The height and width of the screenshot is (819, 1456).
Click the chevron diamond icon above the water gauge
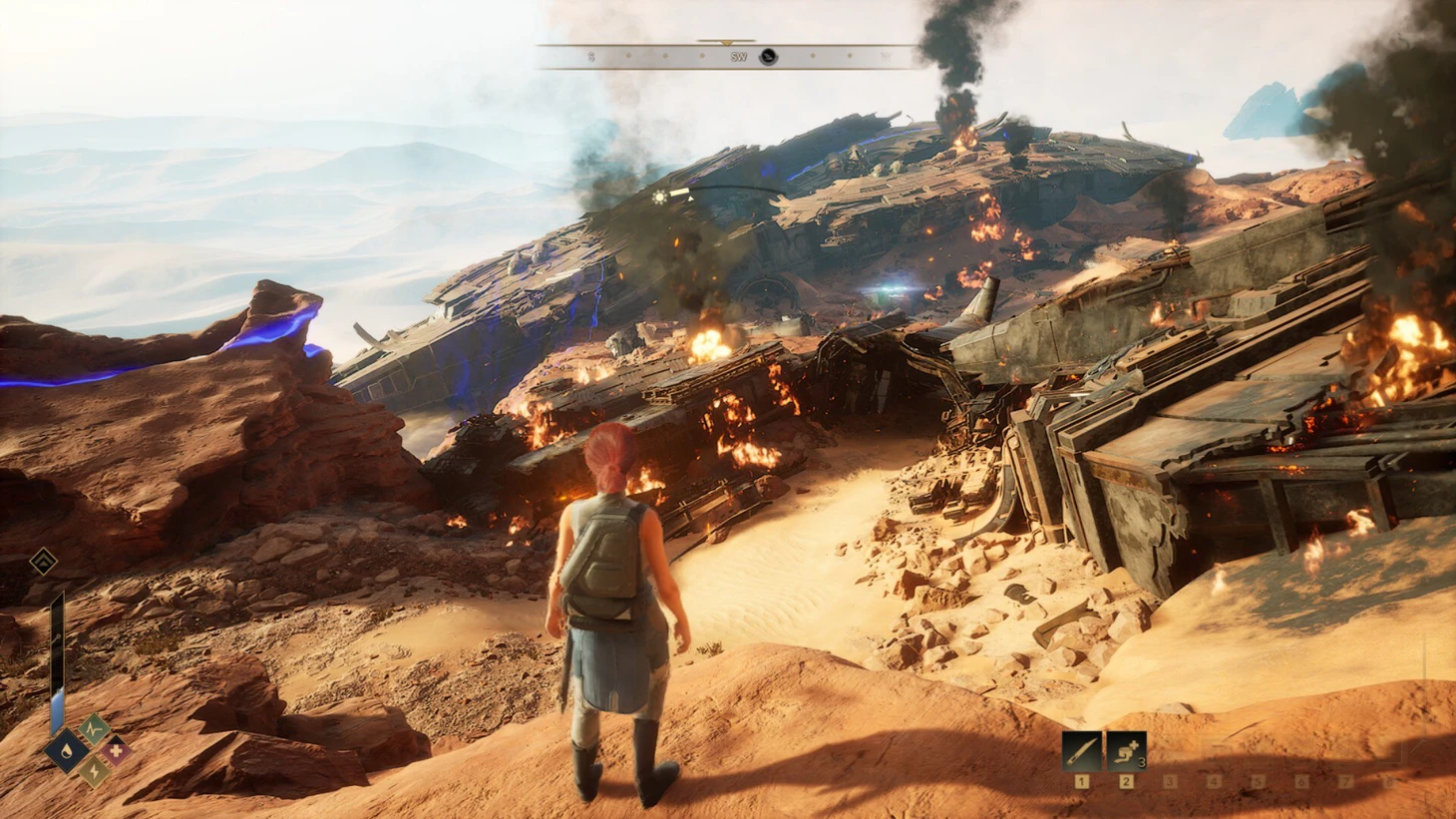[x=43, y=563]
